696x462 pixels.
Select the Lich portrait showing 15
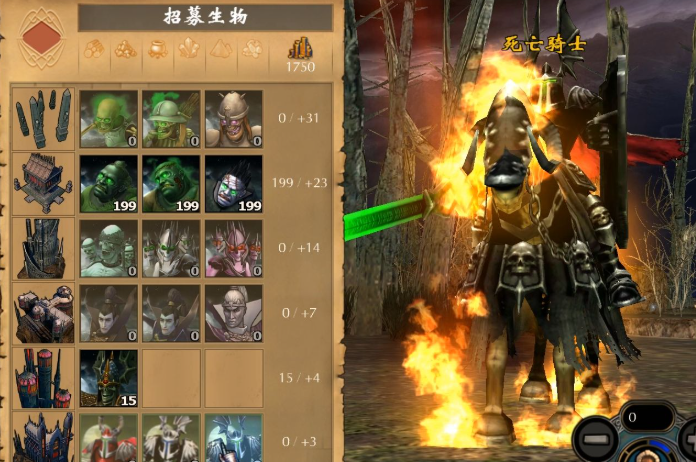pos(108,378)
